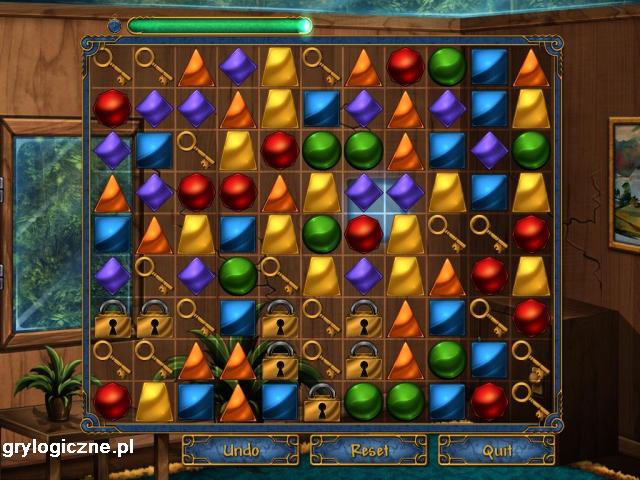Pick the padlock beside the two green balls
This screenshot has width=640, height=480.
click(x=322, y=402)
